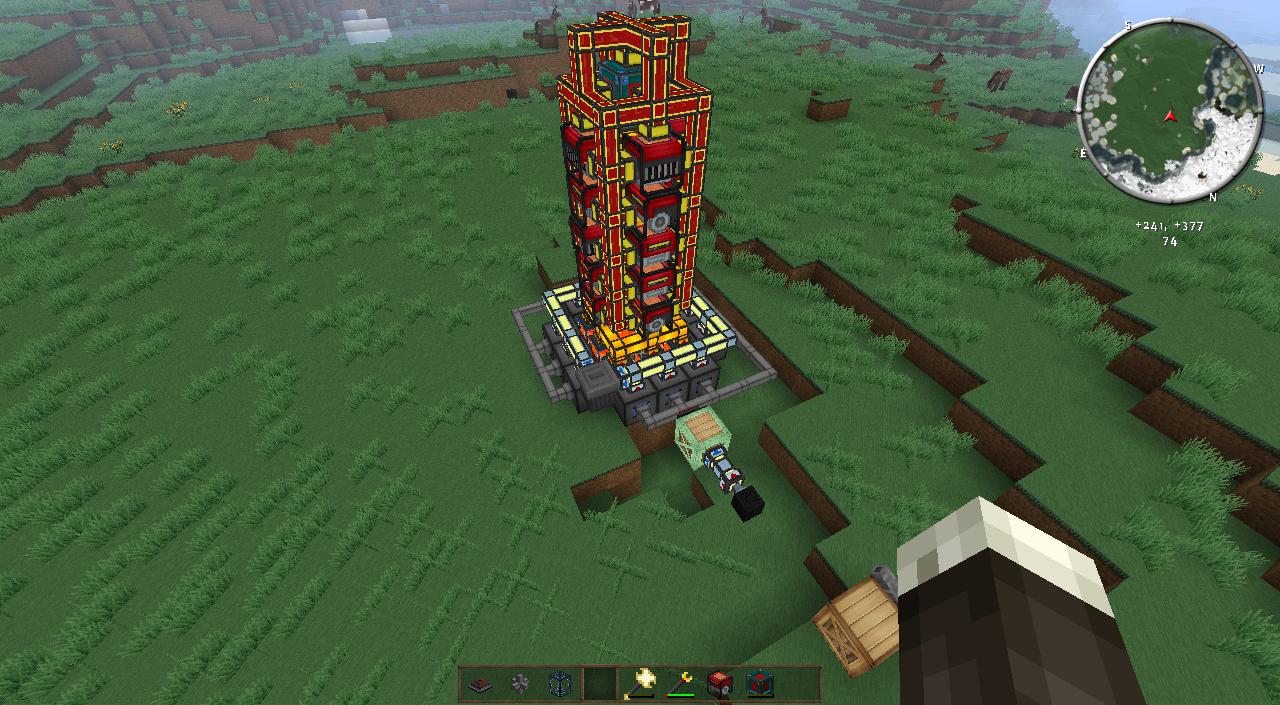The image size is (1280, 705).
Task: Select the red machine block slot
Action: (x=720, y=684)
